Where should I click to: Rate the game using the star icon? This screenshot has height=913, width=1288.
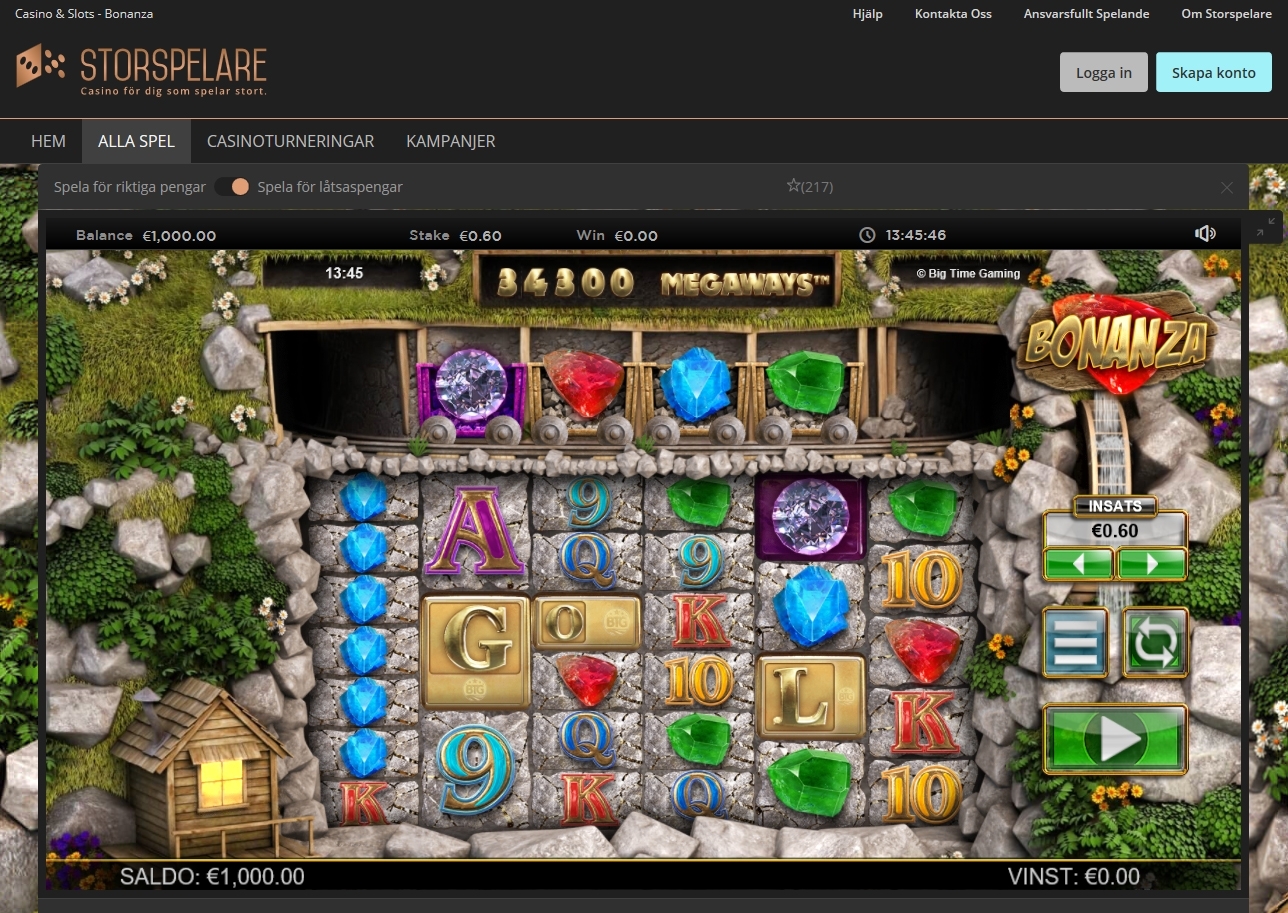(793, 184)
